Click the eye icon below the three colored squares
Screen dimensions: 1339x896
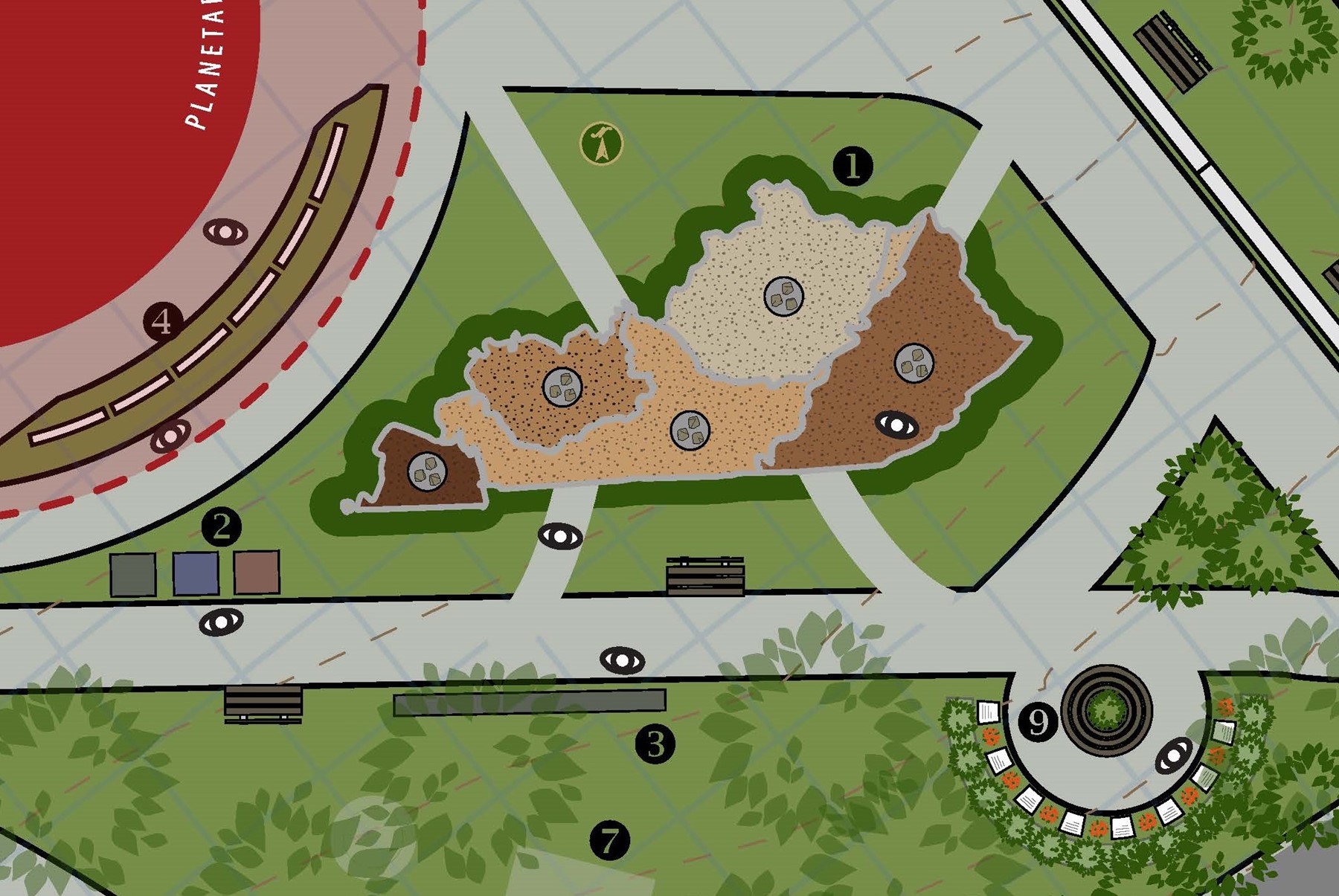click(x=222, y=622)
